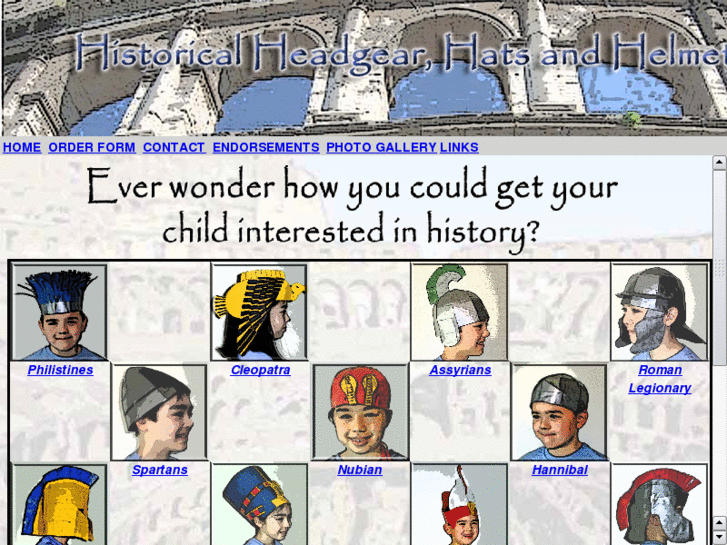Open the ORDER FORM link
This screenshot has width=727, height=545.
[x=91, y=147]
